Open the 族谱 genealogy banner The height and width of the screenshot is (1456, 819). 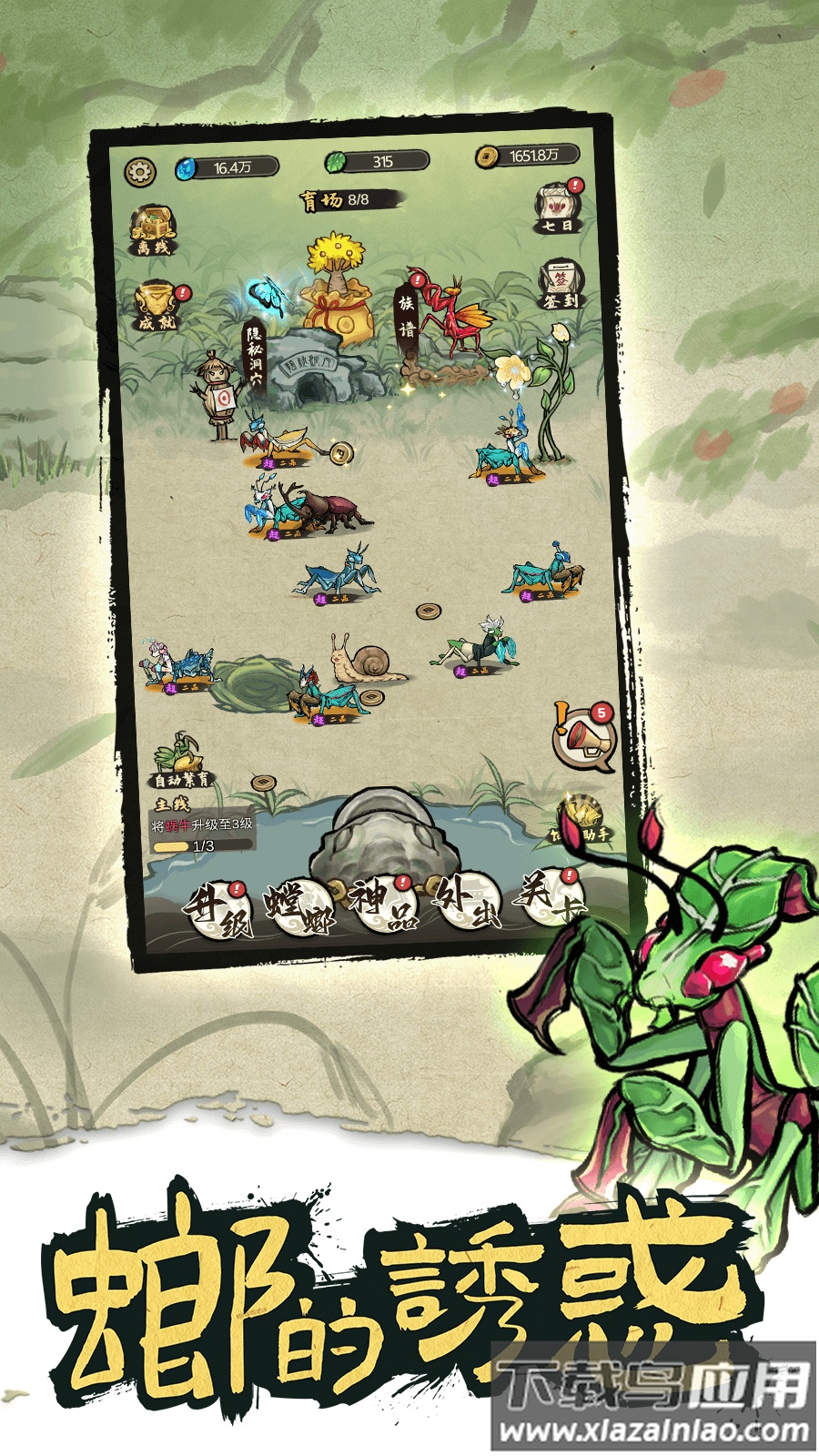407,314
